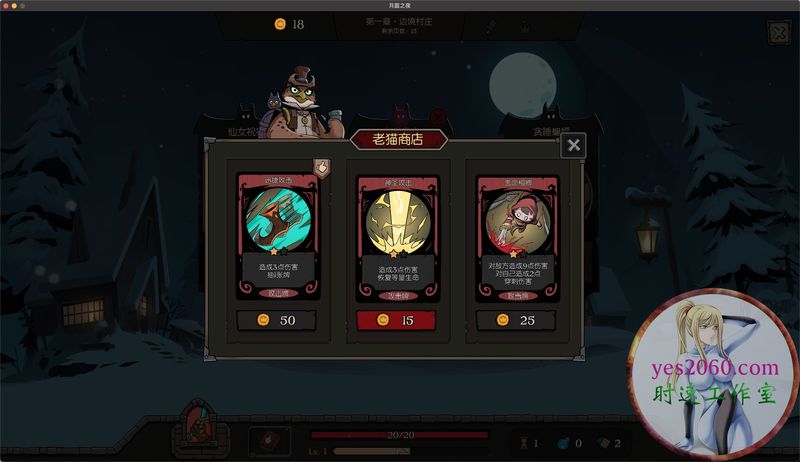The width and height of the screenshot is (800, 462).
Task: Click the thumbs-up badge on first card
Action: pos(322,168)
